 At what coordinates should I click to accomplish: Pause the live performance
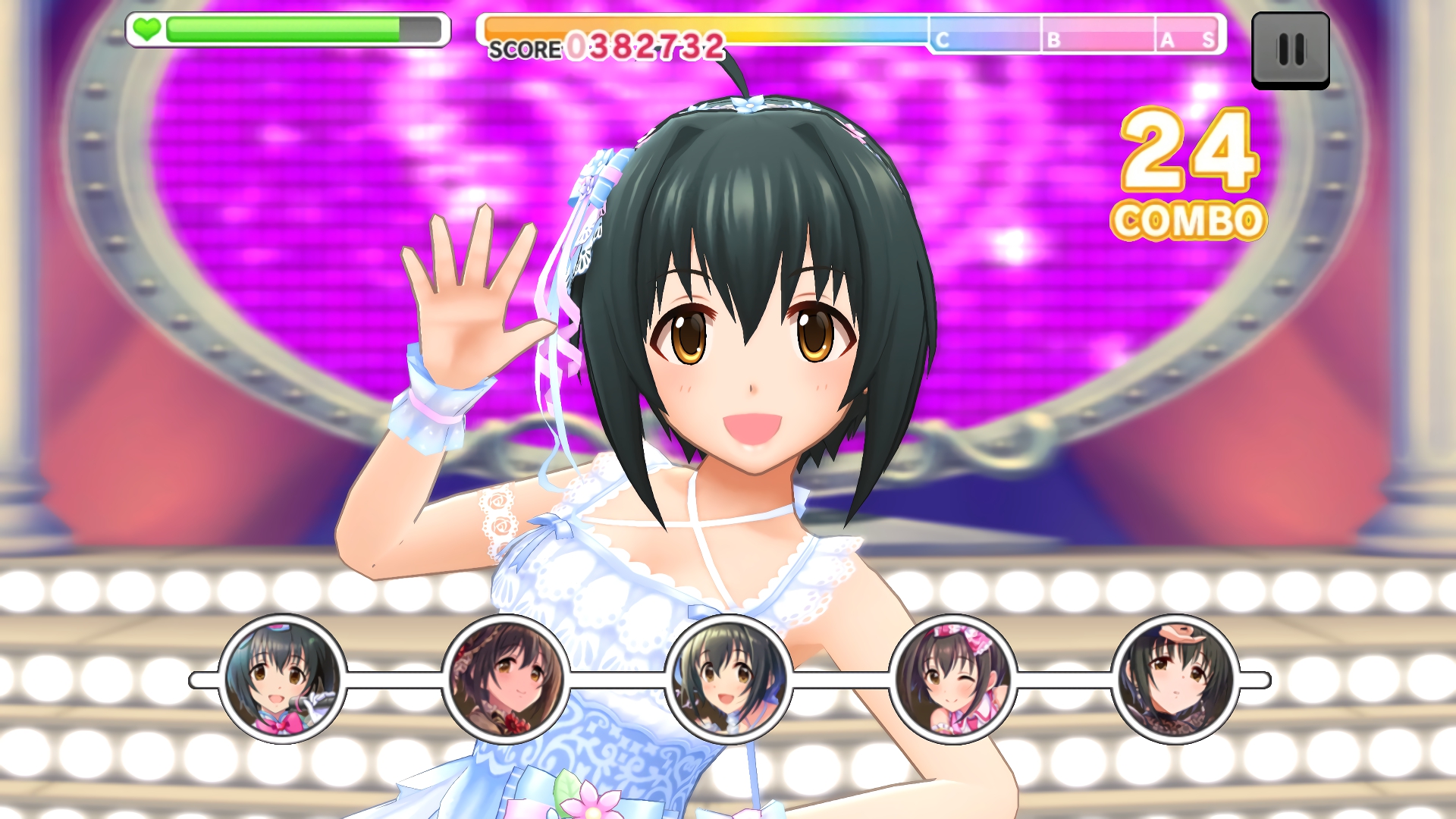[x=1290, y=50]
